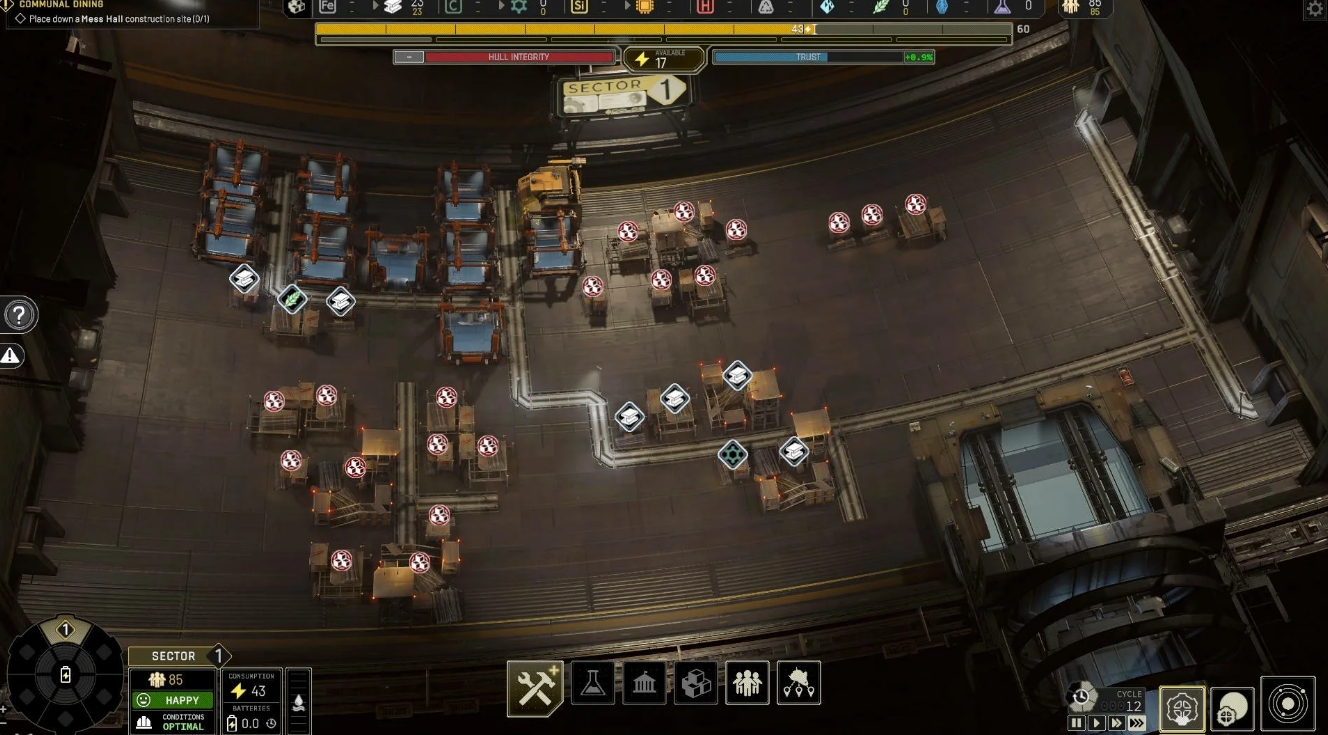Open the policies building-with-columns menu
The width and height of the screenshot is (1328, 735).
645,683
